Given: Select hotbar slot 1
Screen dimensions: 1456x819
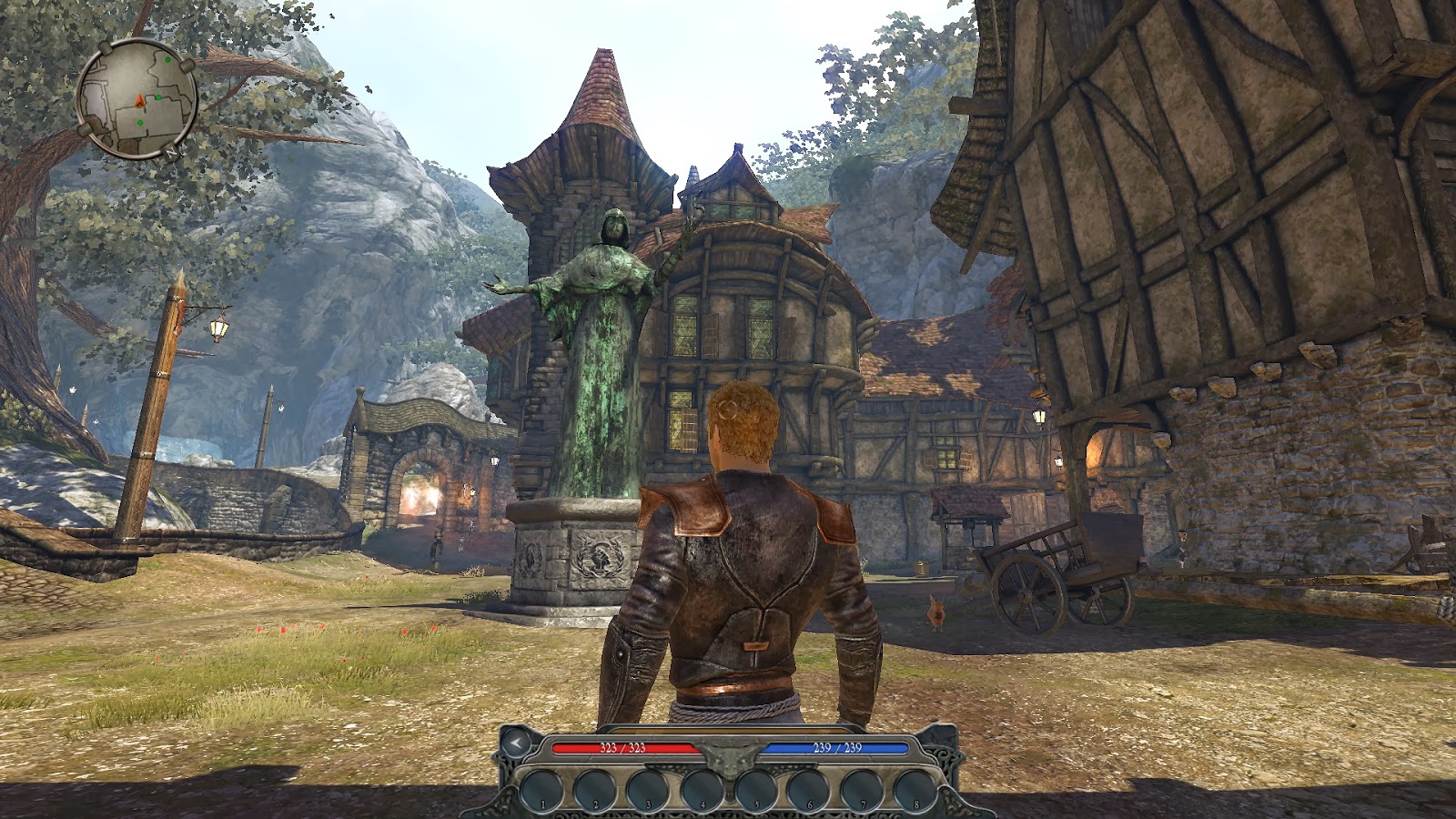Looking at the screenshot, I should pos(543,788).
